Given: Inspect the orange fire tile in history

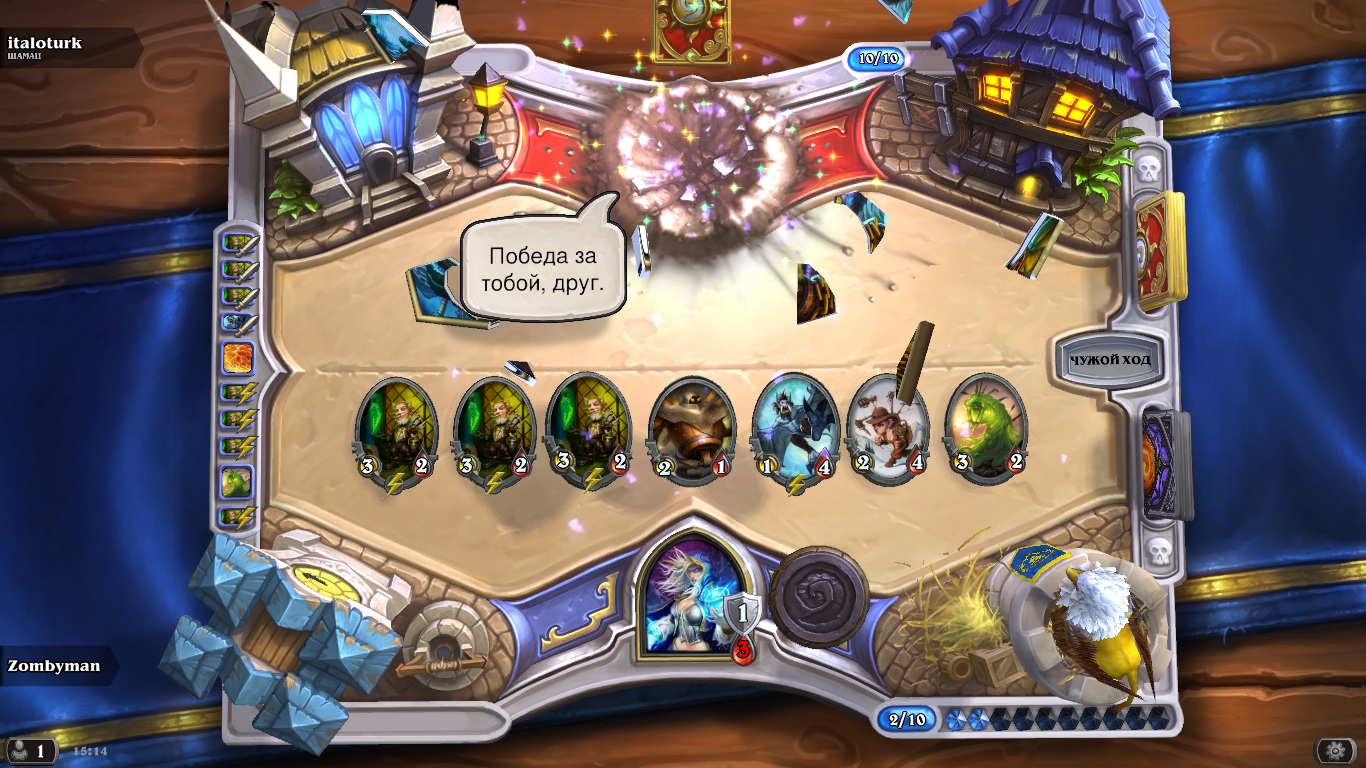Looking at the screenshot, I should tap(238, 357).
